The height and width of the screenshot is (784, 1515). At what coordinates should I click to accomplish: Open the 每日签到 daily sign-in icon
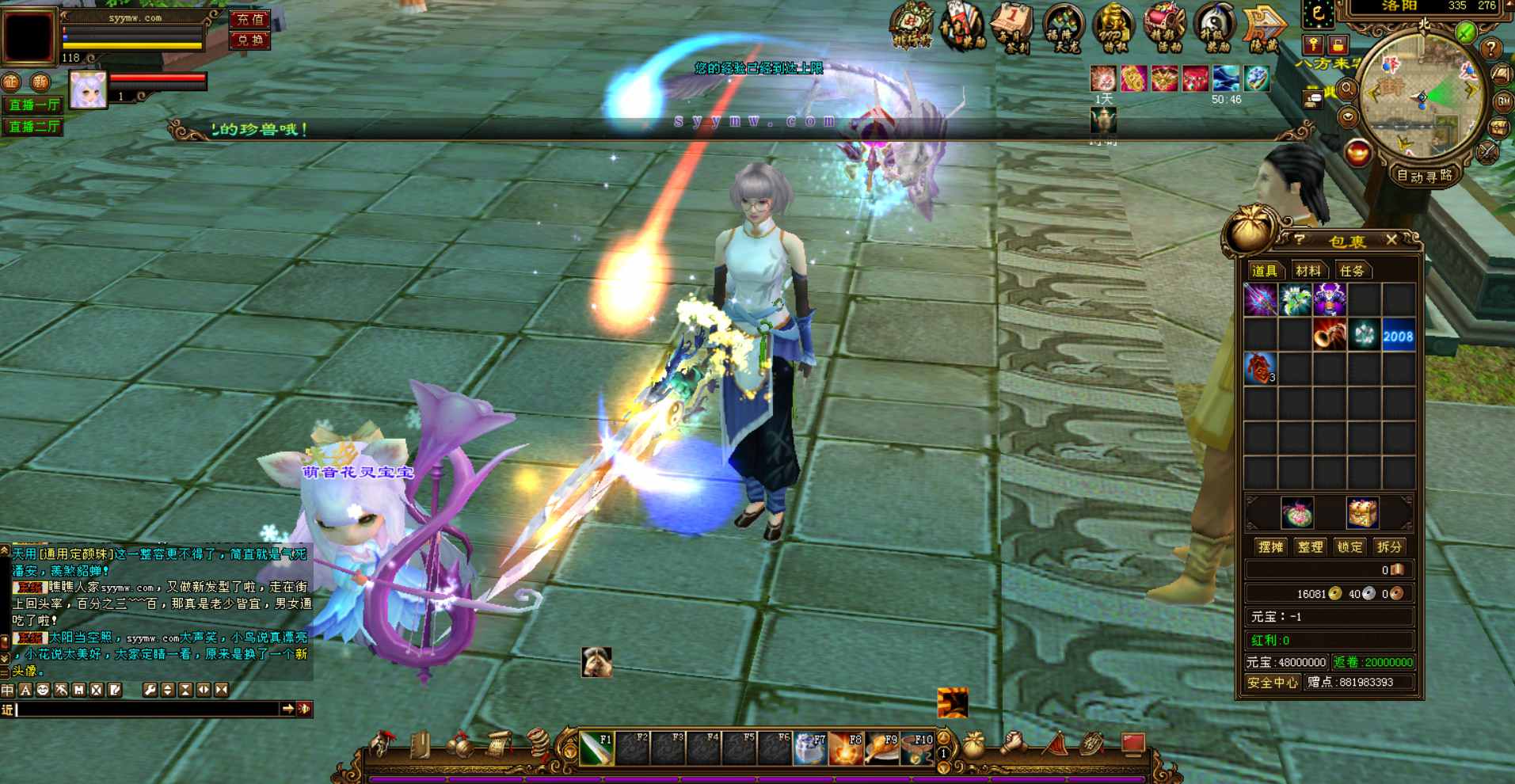pos(1012,29)
